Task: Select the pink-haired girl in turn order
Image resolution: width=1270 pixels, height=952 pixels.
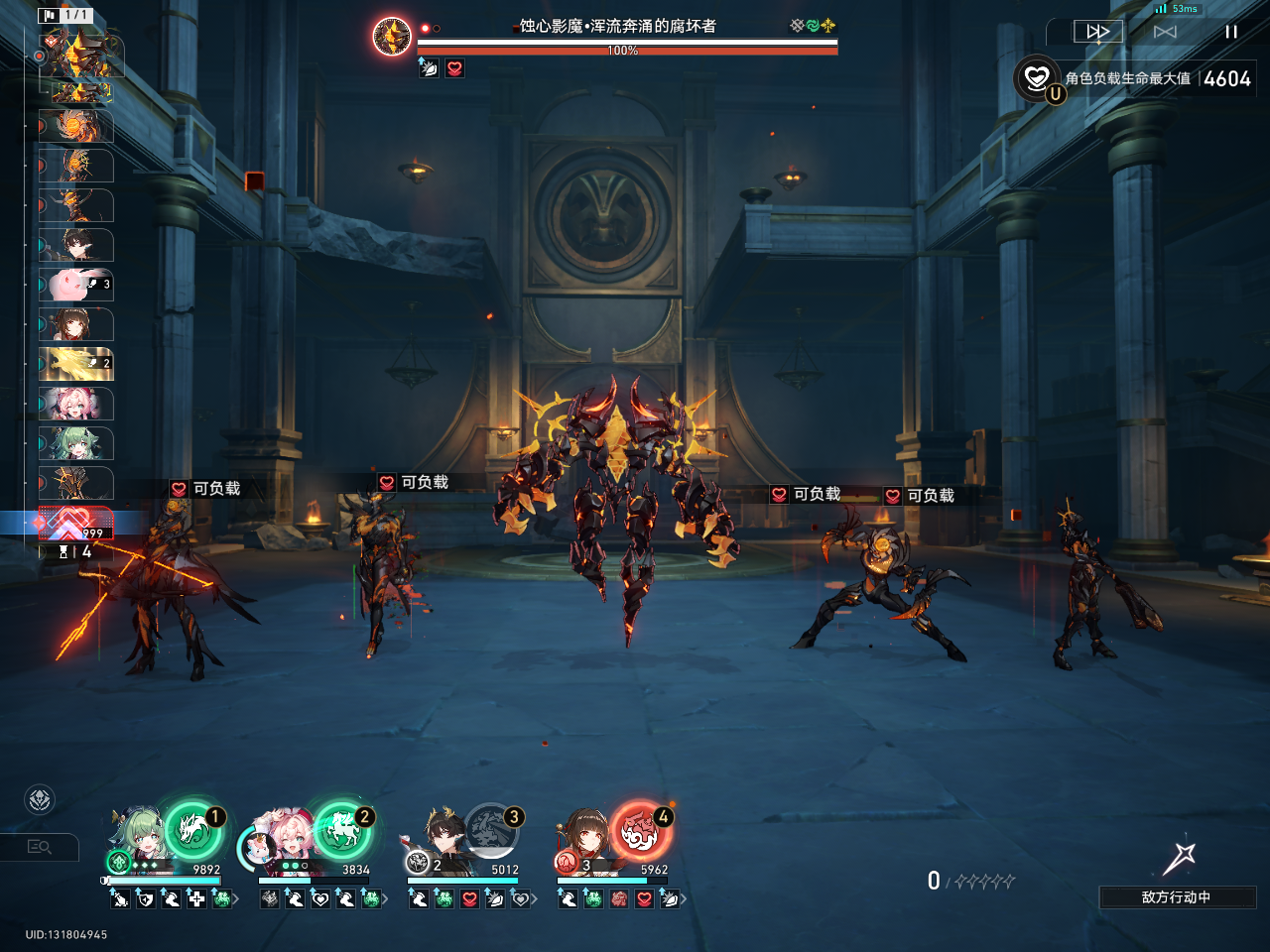Action: click(x=76, y=404)
